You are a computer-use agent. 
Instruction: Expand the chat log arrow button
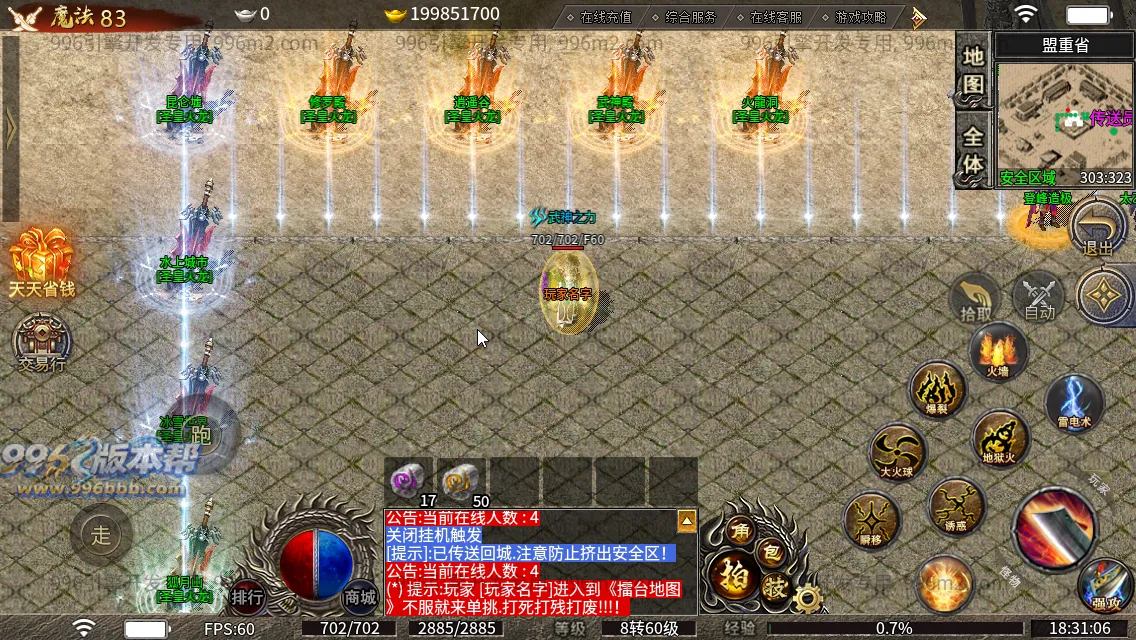(x=687, y=521)
